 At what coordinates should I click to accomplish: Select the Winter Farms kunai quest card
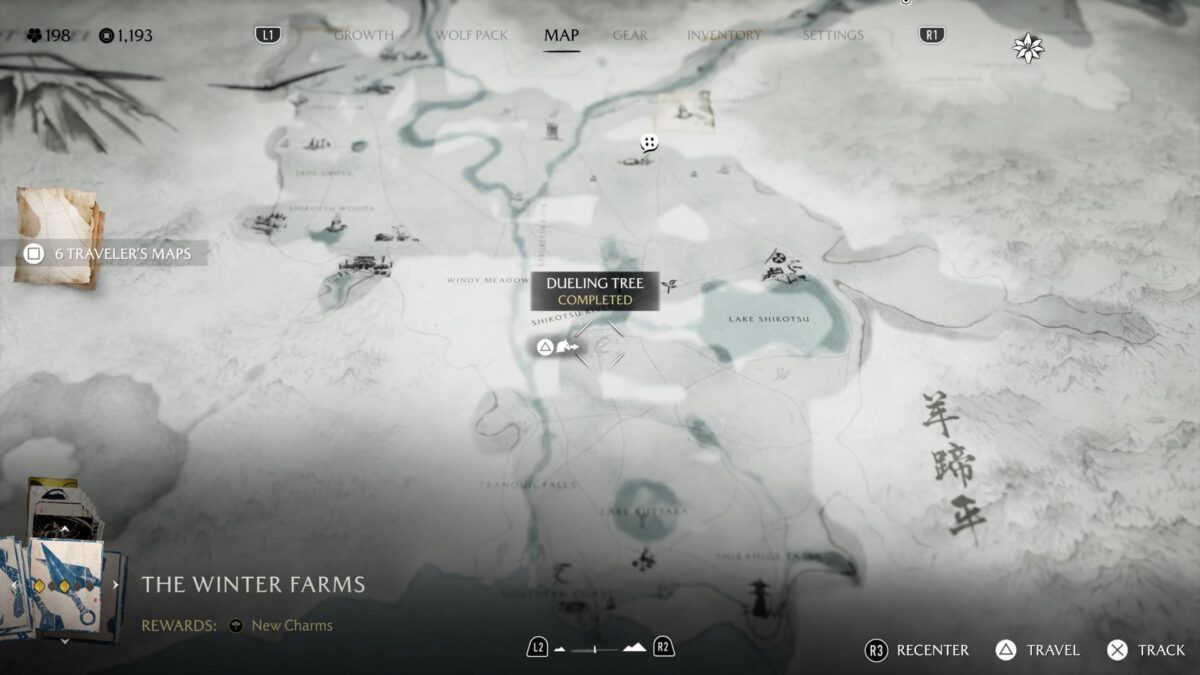(68, 585)
